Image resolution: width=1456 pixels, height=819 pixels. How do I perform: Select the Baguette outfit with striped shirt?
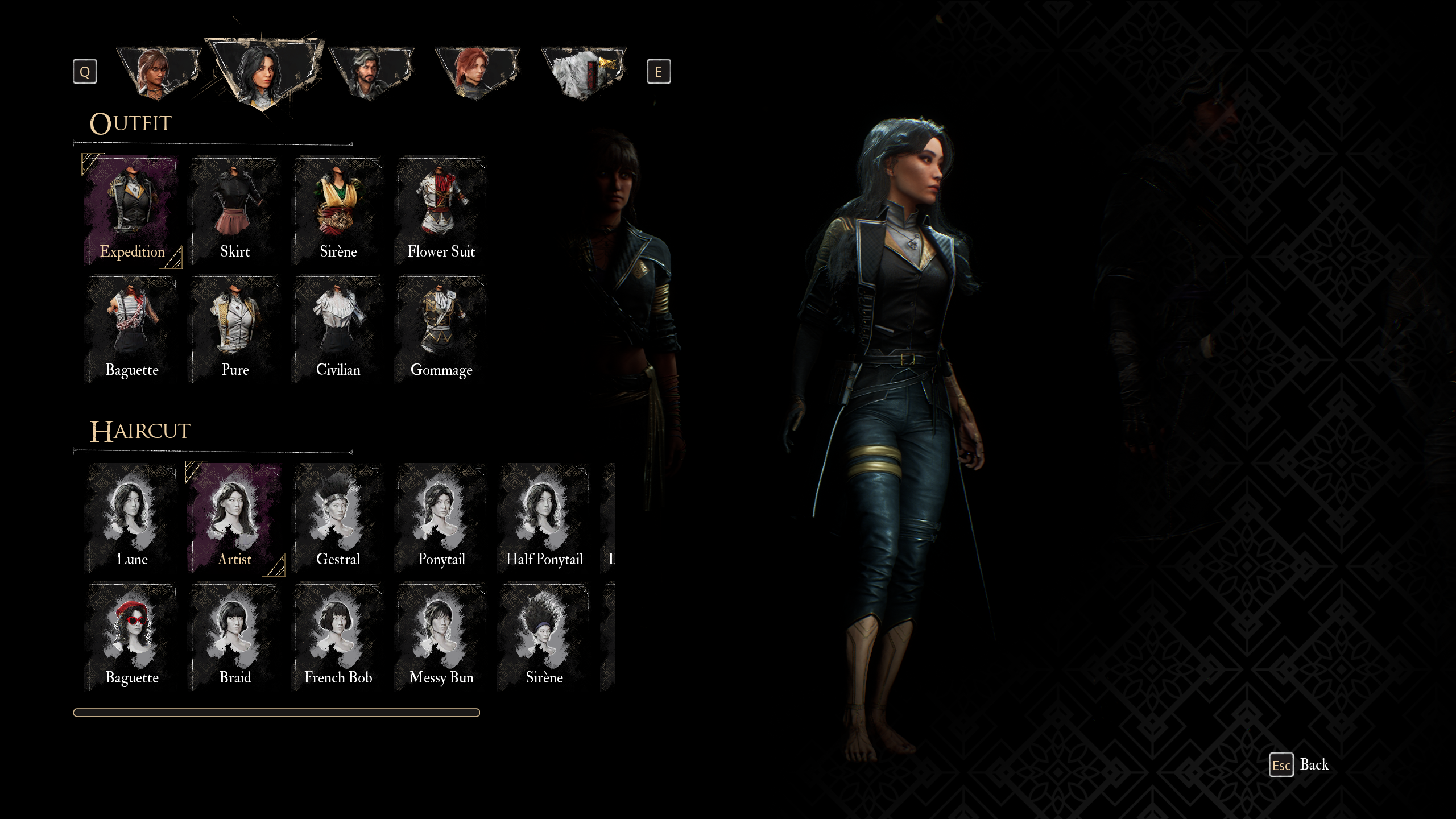click(132, 329)
